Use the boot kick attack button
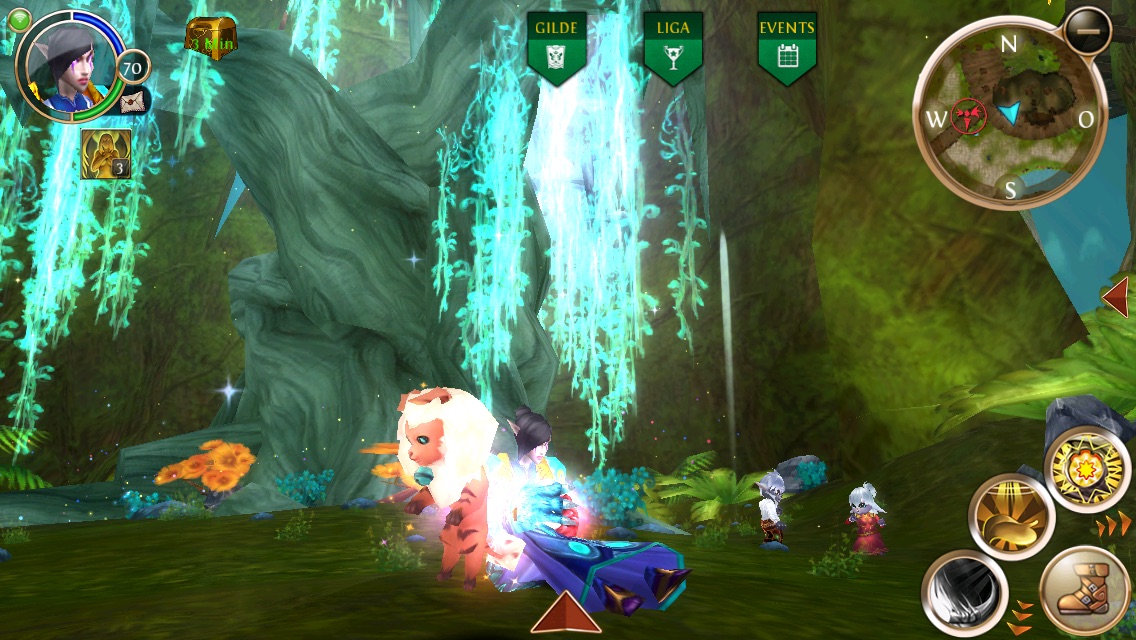Viewport: 1136px width, 640px height. [1084, 592]
